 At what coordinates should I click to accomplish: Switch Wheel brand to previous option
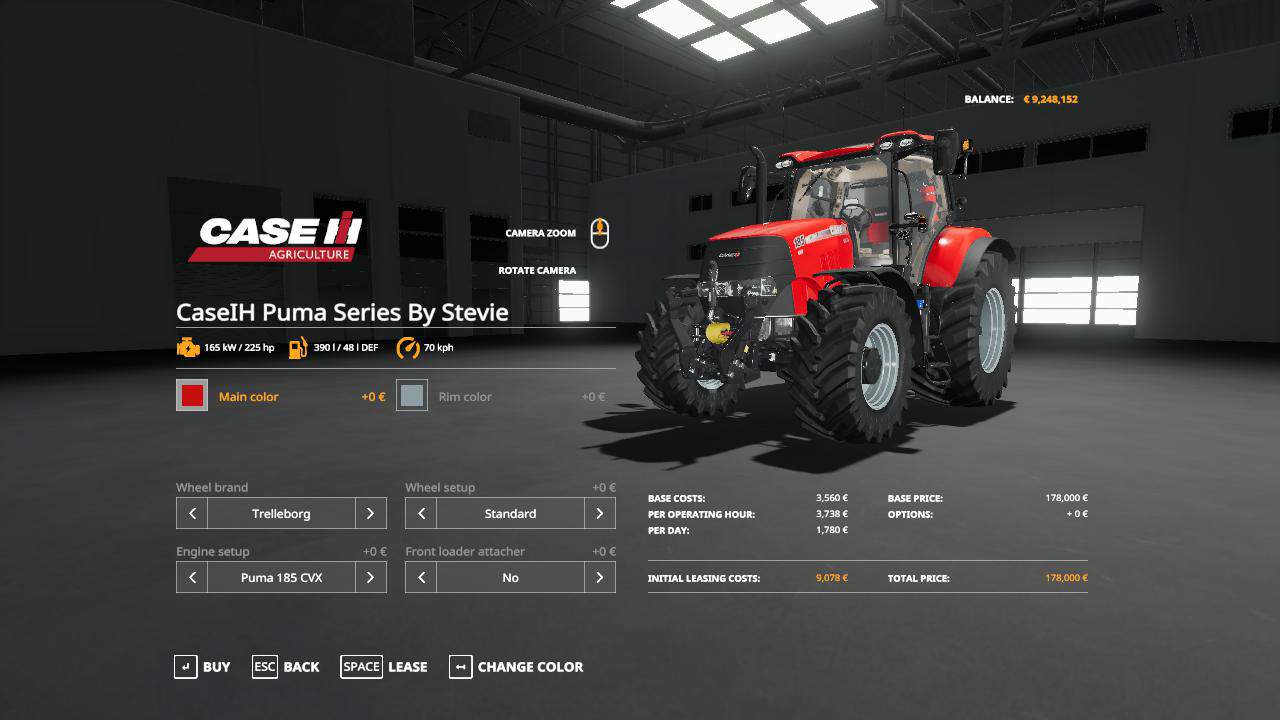tap(192, 513)
